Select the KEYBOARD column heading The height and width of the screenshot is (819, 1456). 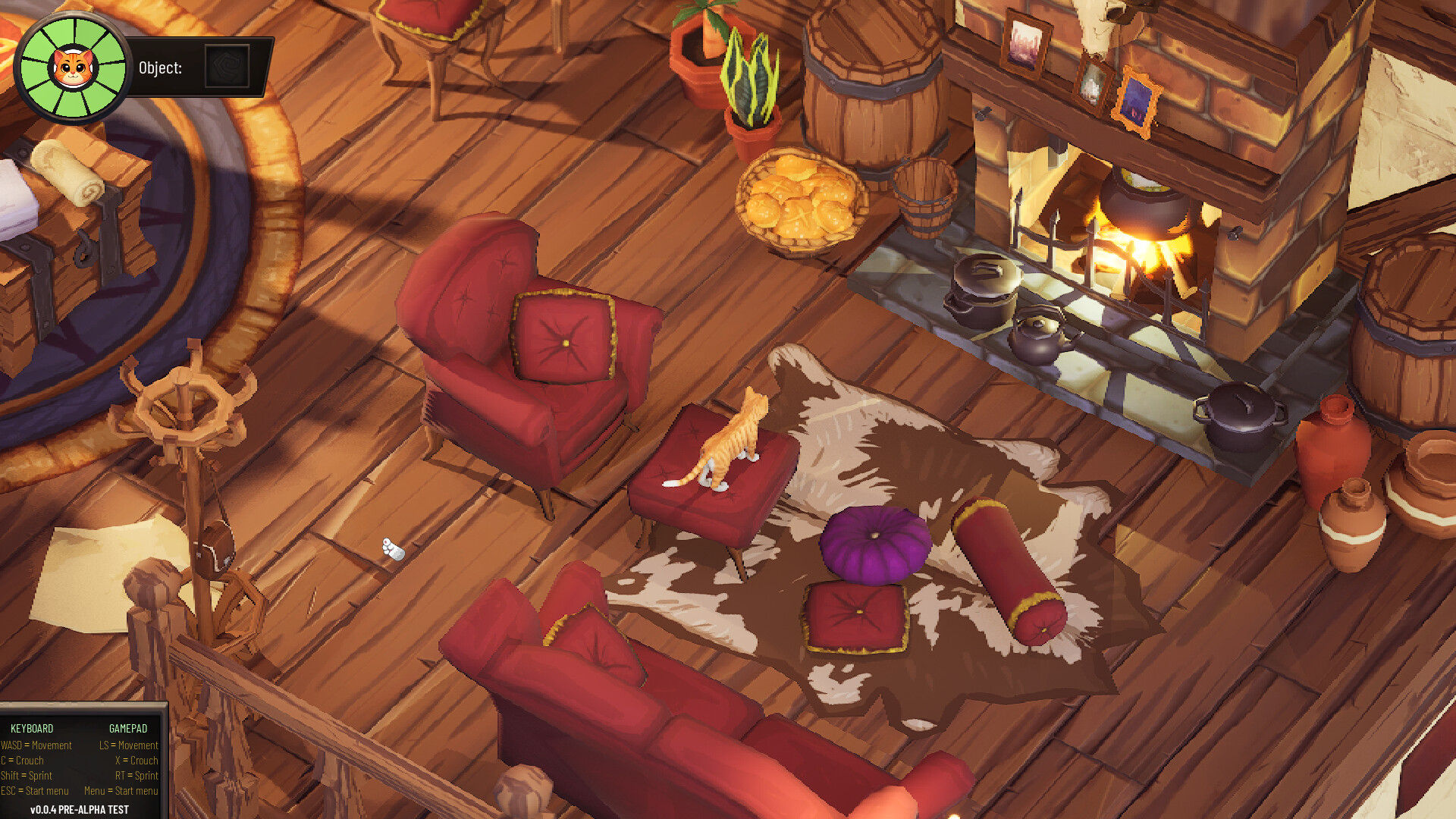33,727
